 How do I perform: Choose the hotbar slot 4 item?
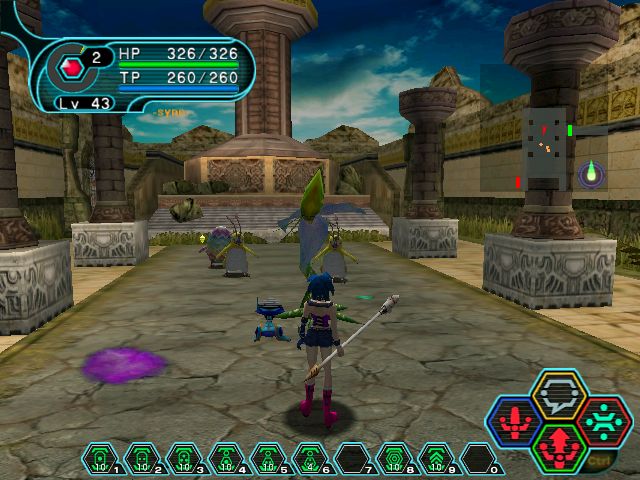(226, 459)
